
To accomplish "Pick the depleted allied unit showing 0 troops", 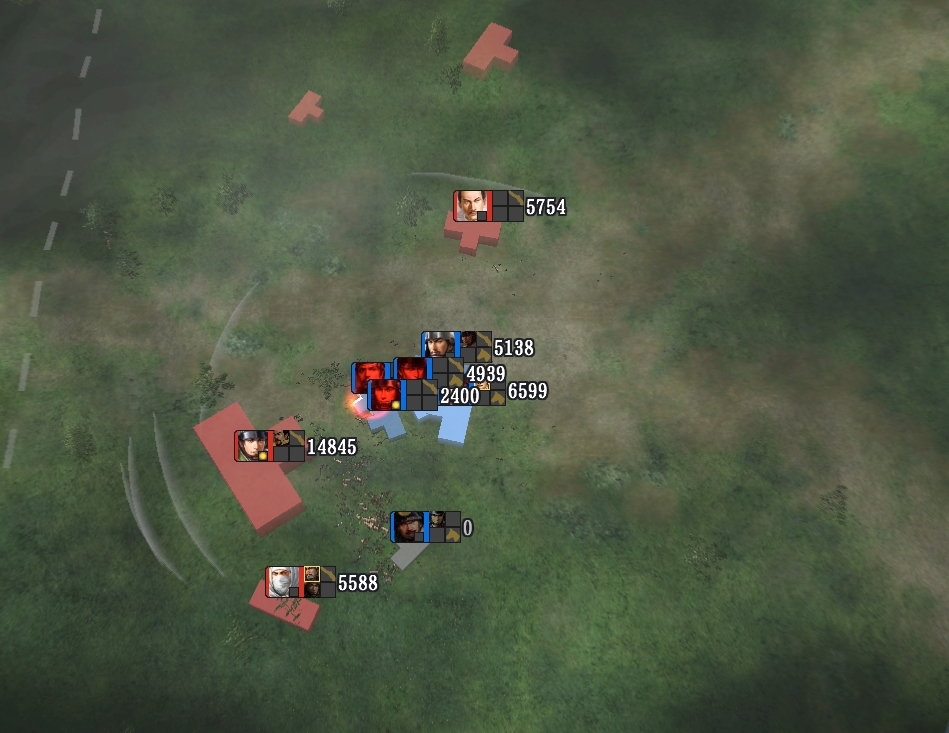I will (x=425, y=527).
